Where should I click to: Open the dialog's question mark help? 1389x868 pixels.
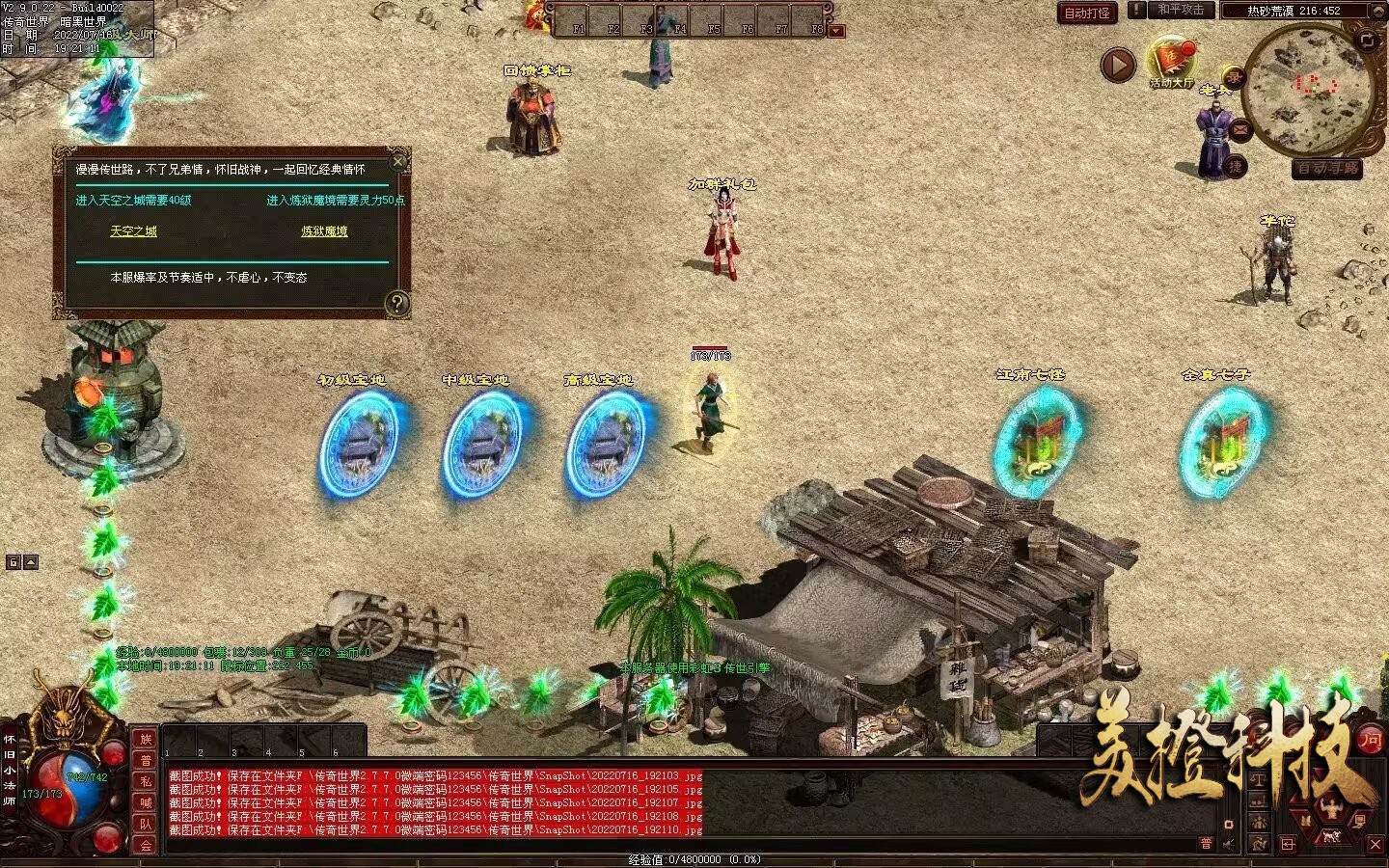click(396, 304)
